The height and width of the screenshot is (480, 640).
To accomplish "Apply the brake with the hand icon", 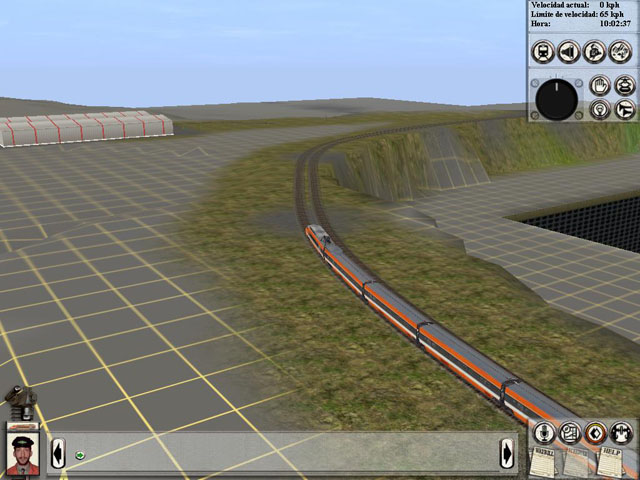I will point(599,86).
